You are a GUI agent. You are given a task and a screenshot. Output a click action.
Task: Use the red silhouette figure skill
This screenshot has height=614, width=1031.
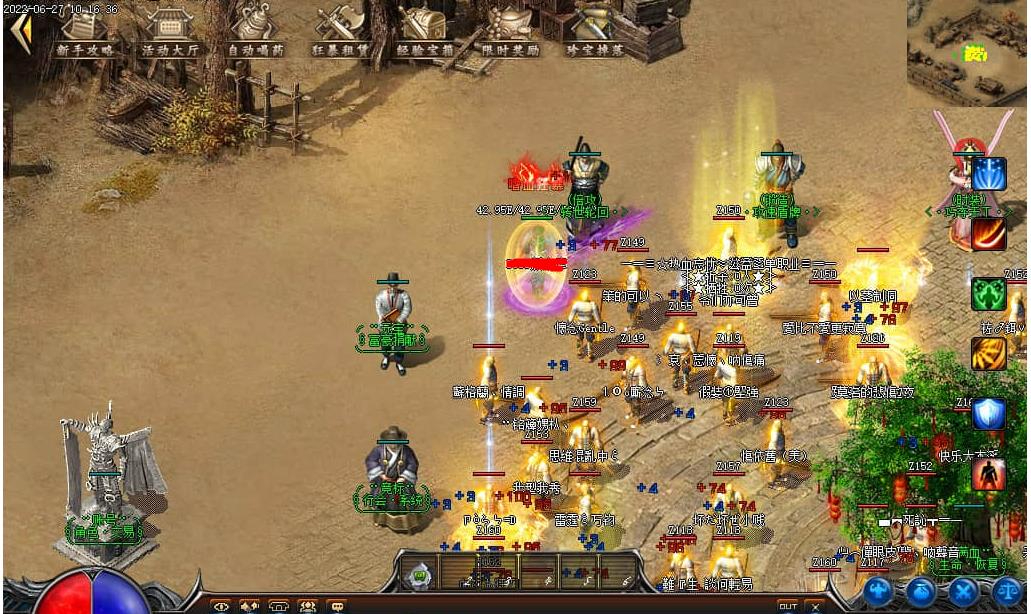(x=989, y=474)
